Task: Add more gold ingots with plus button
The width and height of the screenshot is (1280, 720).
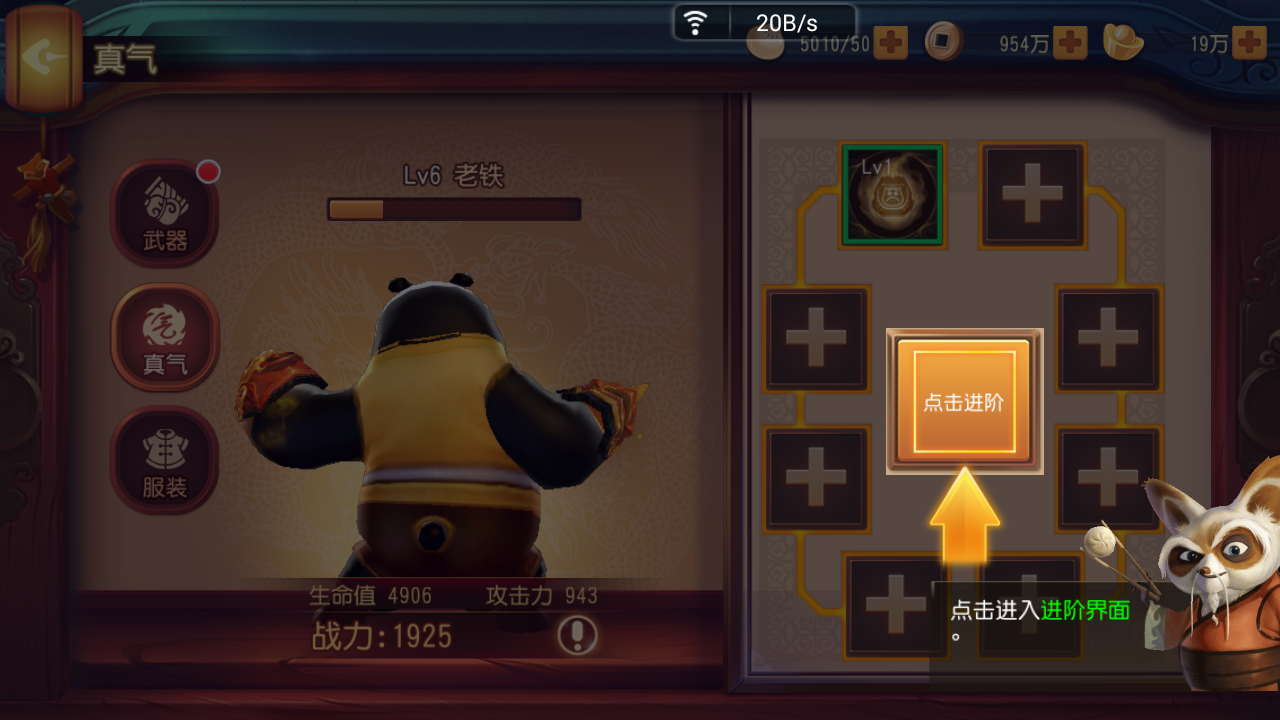Action: [x=1249, y=43]
